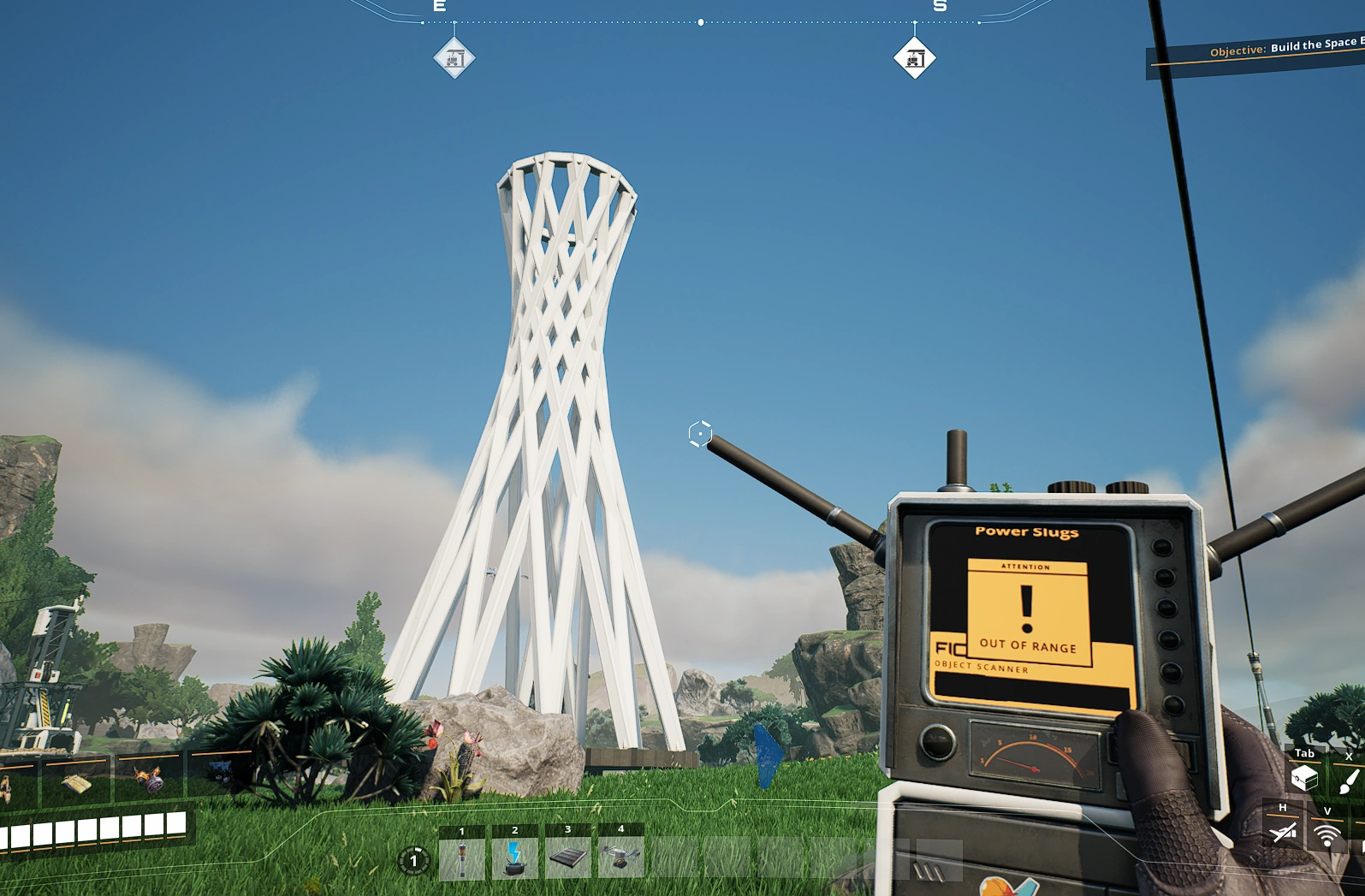Viewport: 1365px width, 896px height.
Task: Activate the paintbrush customizer icon
Action: (1348, 779)
